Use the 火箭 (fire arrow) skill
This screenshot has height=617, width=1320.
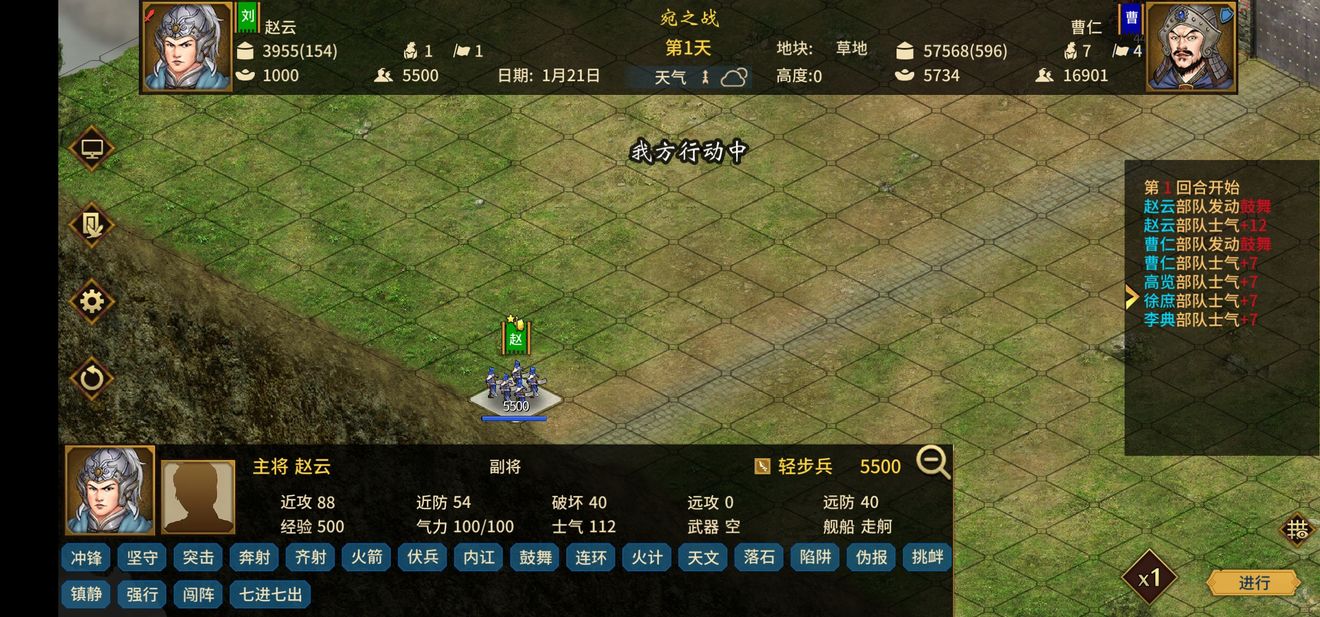coord(367,557)
